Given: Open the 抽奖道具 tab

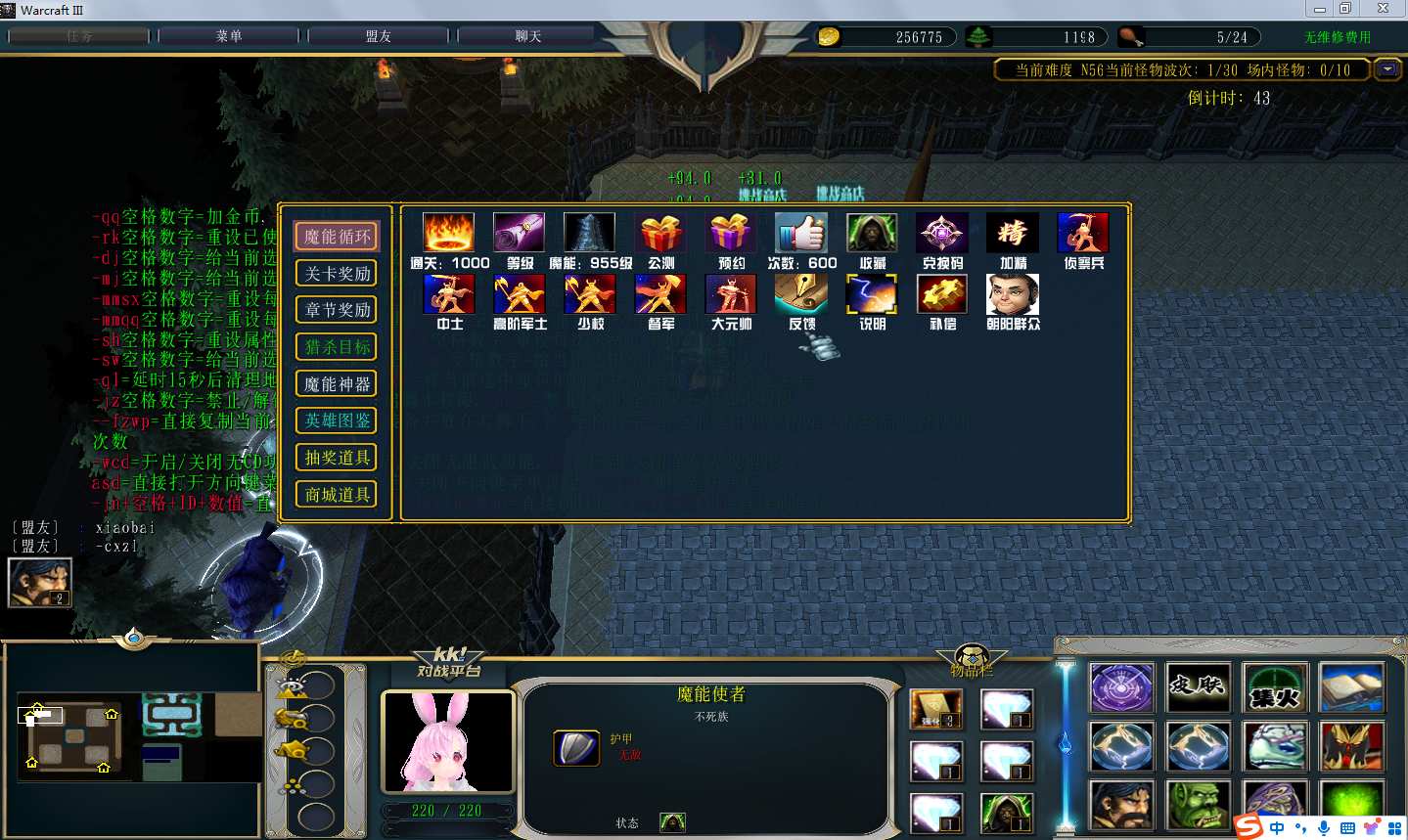Looking at the screenshot, I should point(337,458).
